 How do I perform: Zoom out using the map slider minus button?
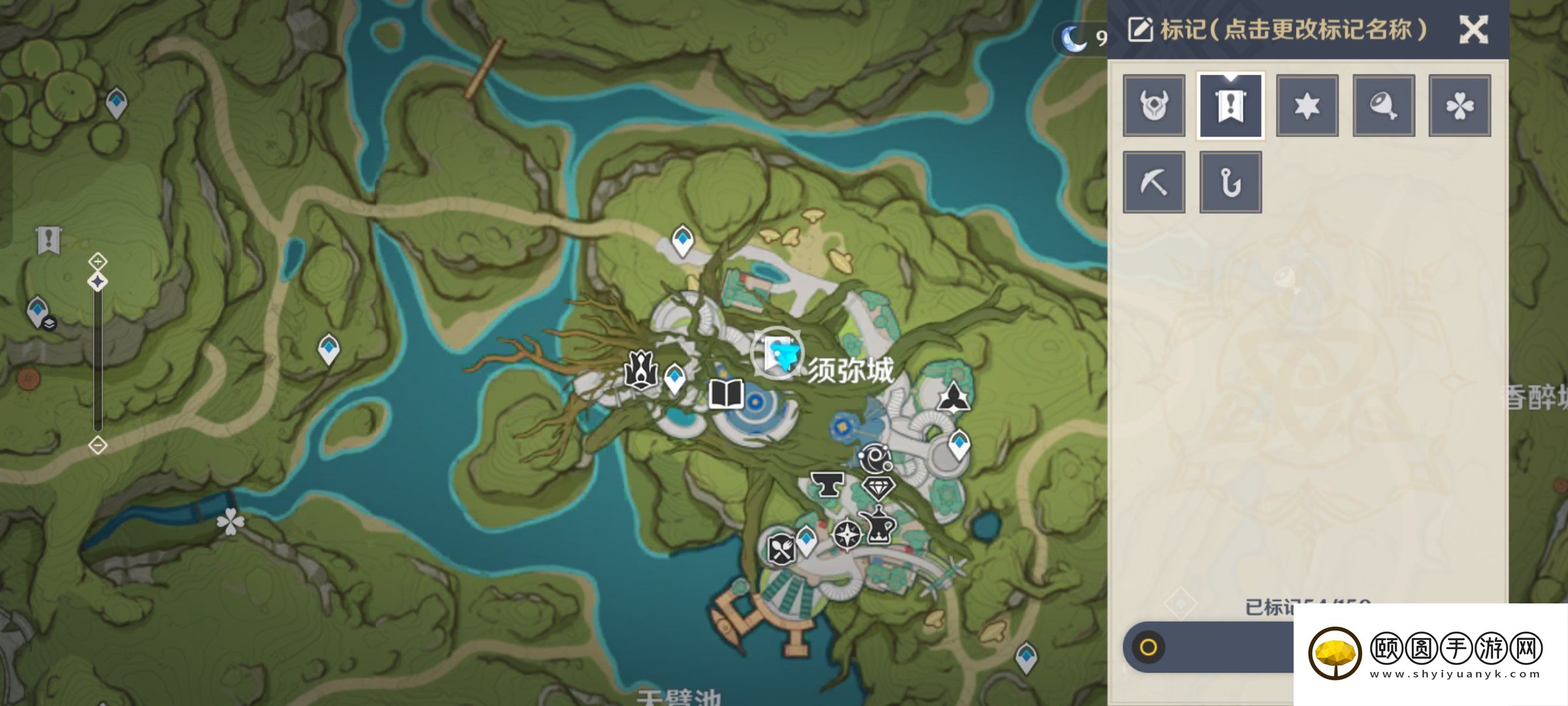pos(98,446)
